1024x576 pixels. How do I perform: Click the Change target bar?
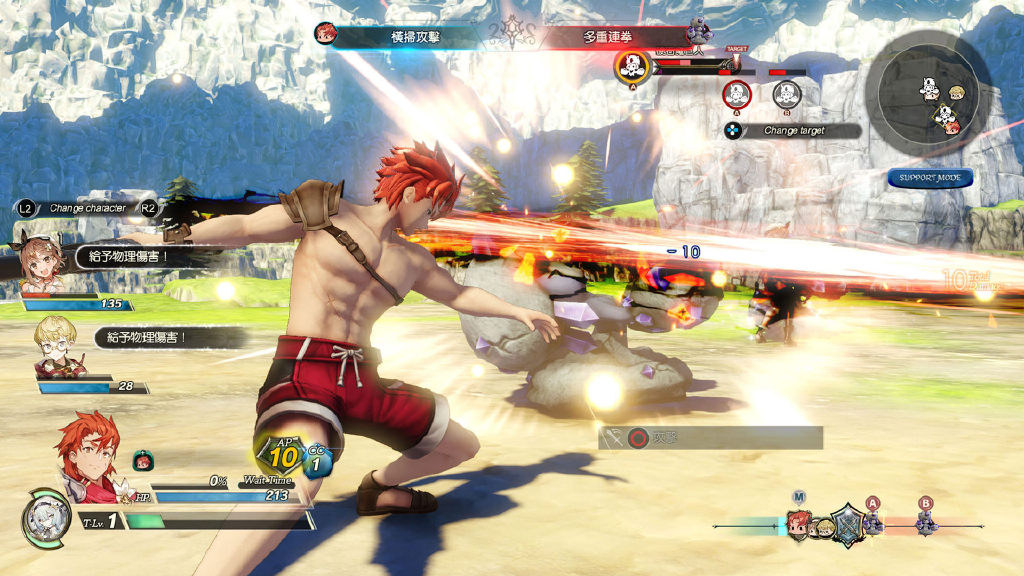click(793, 131)
